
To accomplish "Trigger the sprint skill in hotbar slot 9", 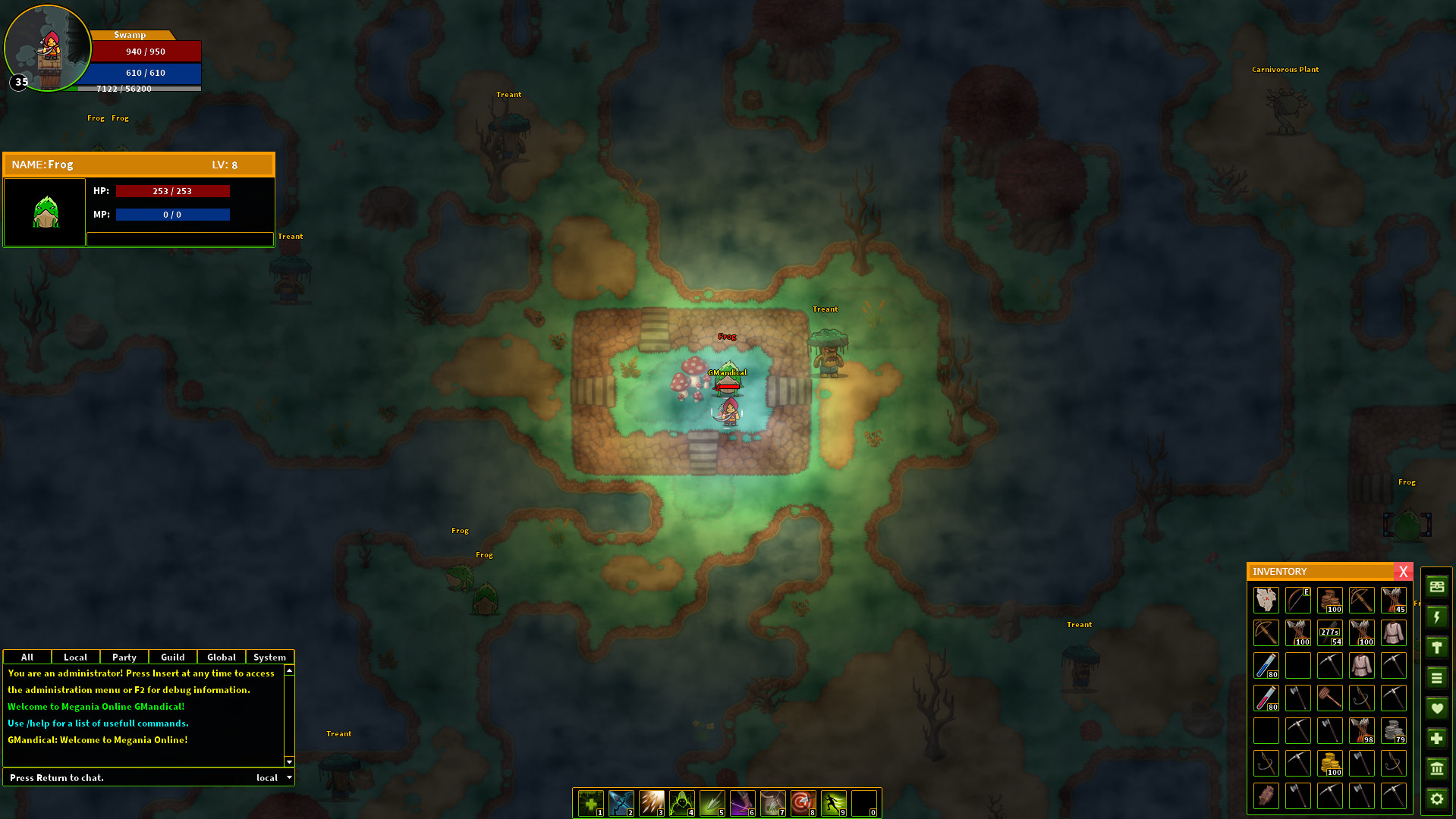I will coord(833,802).
